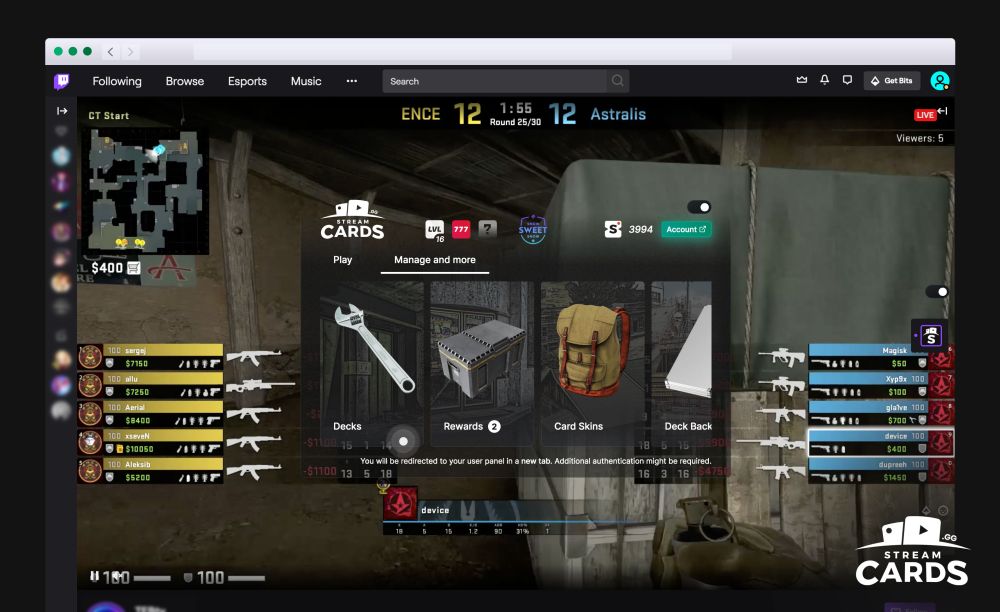This screenshot has height=612, width=1000.
Task: Open the Deck Back tile
Action: pos(684,362)
